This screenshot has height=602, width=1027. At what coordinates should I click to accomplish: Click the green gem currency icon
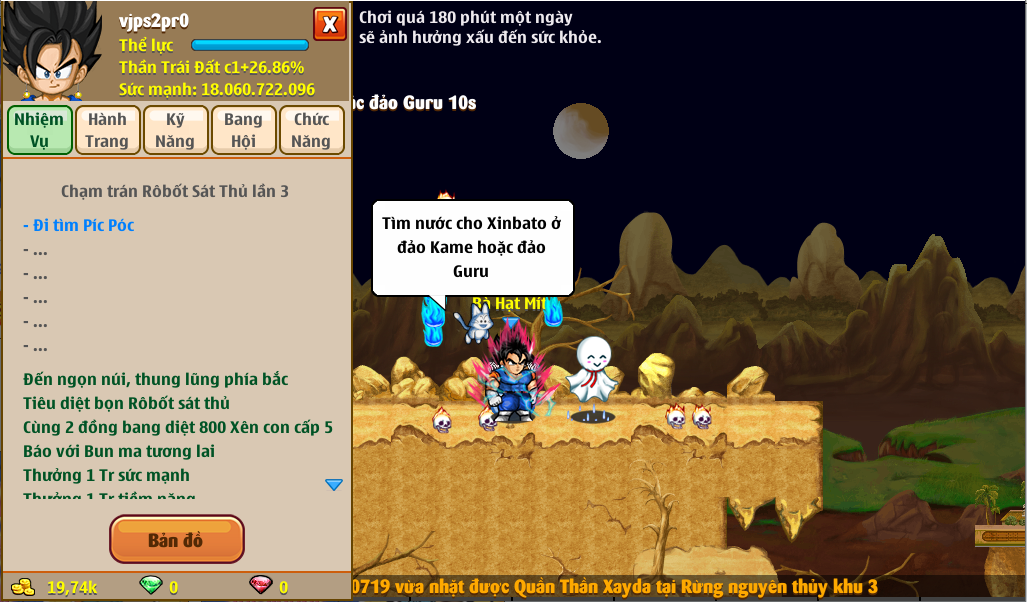click(x=150, y=586)
